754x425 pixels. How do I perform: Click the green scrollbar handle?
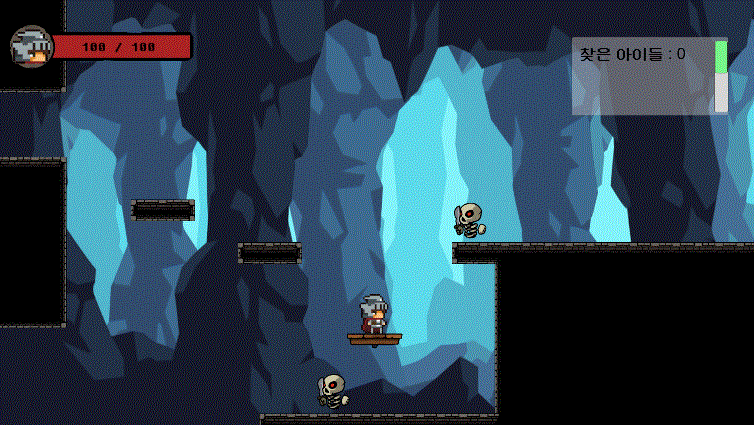point(721,57)
